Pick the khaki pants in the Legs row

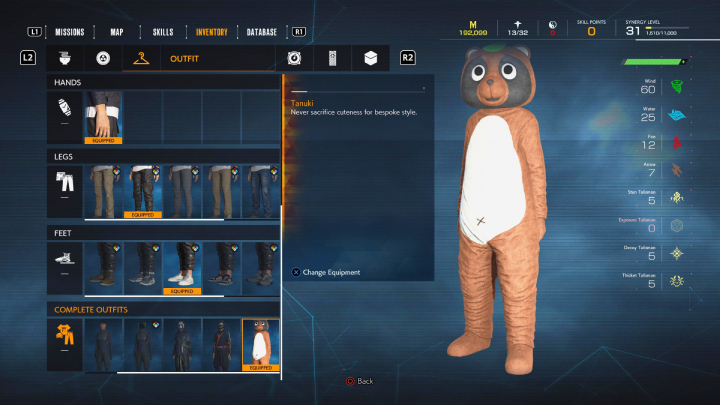click(103, 191)
